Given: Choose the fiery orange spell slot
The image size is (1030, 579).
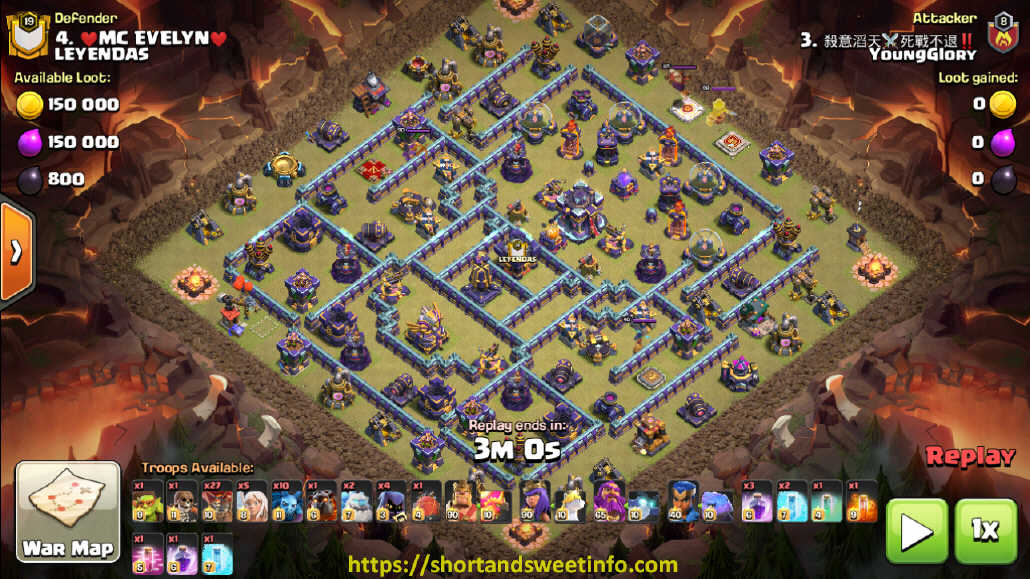Looking at the screenshot, I should pyautogui.click(x=862, y=501).
